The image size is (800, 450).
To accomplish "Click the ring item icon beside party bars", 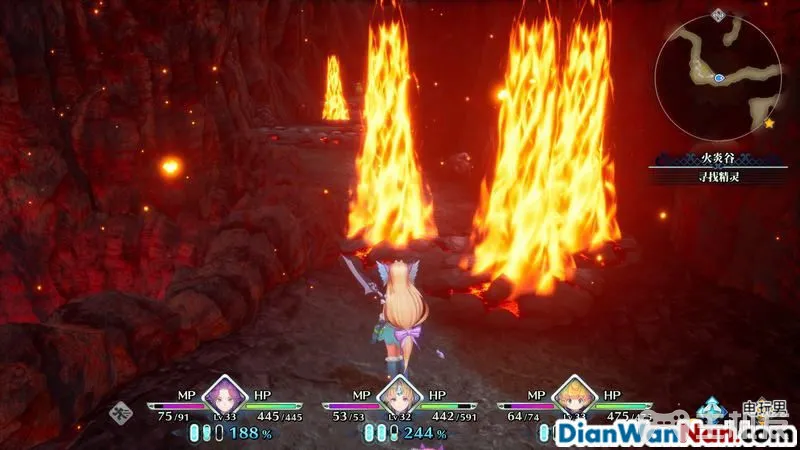I will pyautogui.click(x=120, y=410).
